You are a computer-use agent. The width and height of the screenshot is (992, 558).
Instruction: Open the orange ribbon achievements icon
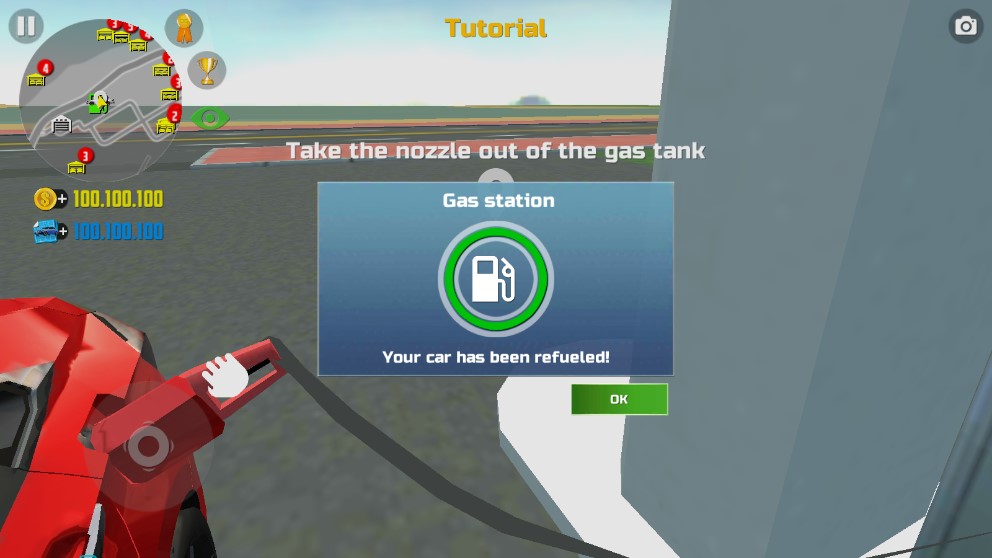coord(184,28)
